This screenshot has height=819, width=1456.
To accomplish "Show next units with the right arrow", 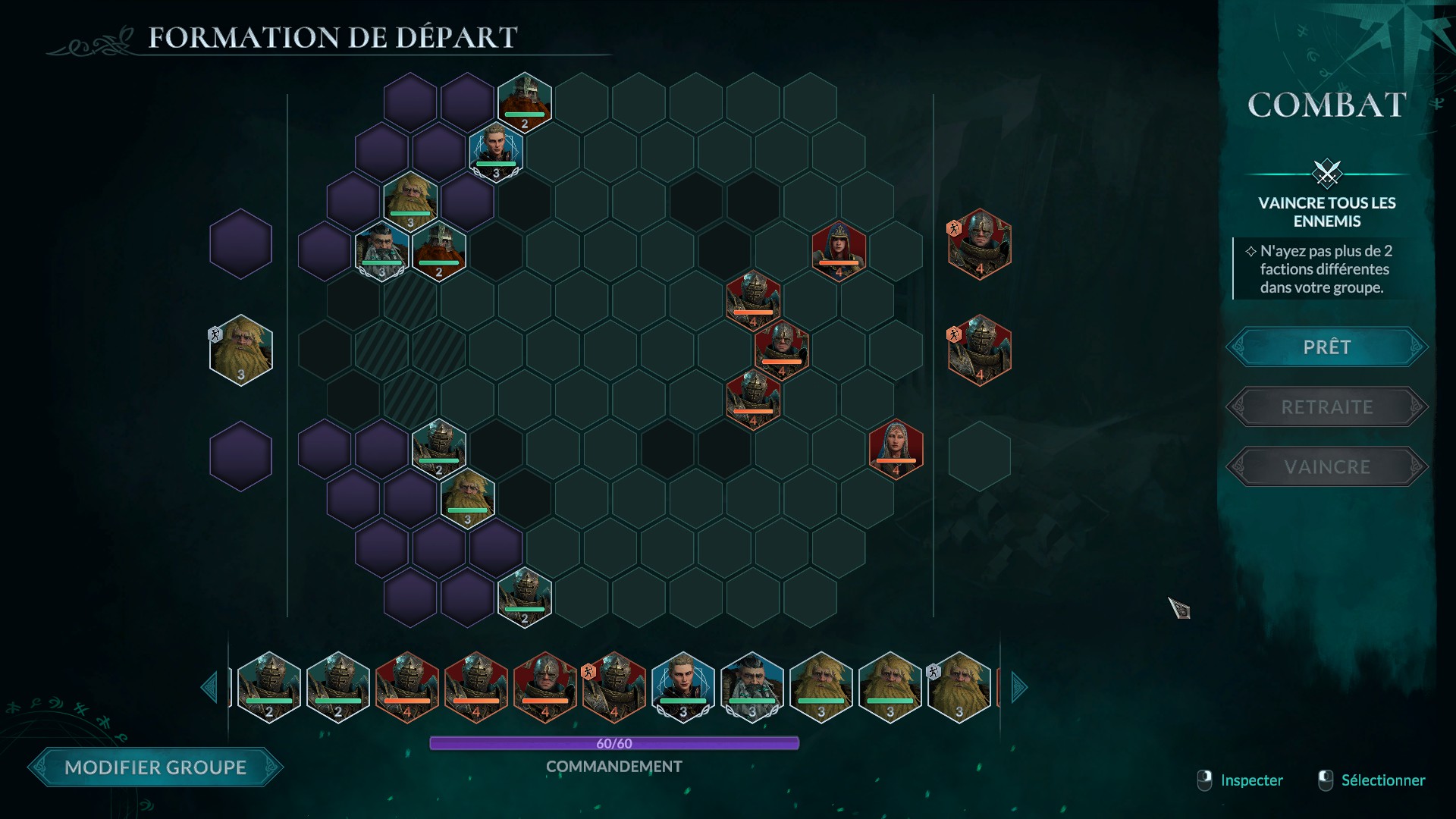I will tap(1018, 688).
